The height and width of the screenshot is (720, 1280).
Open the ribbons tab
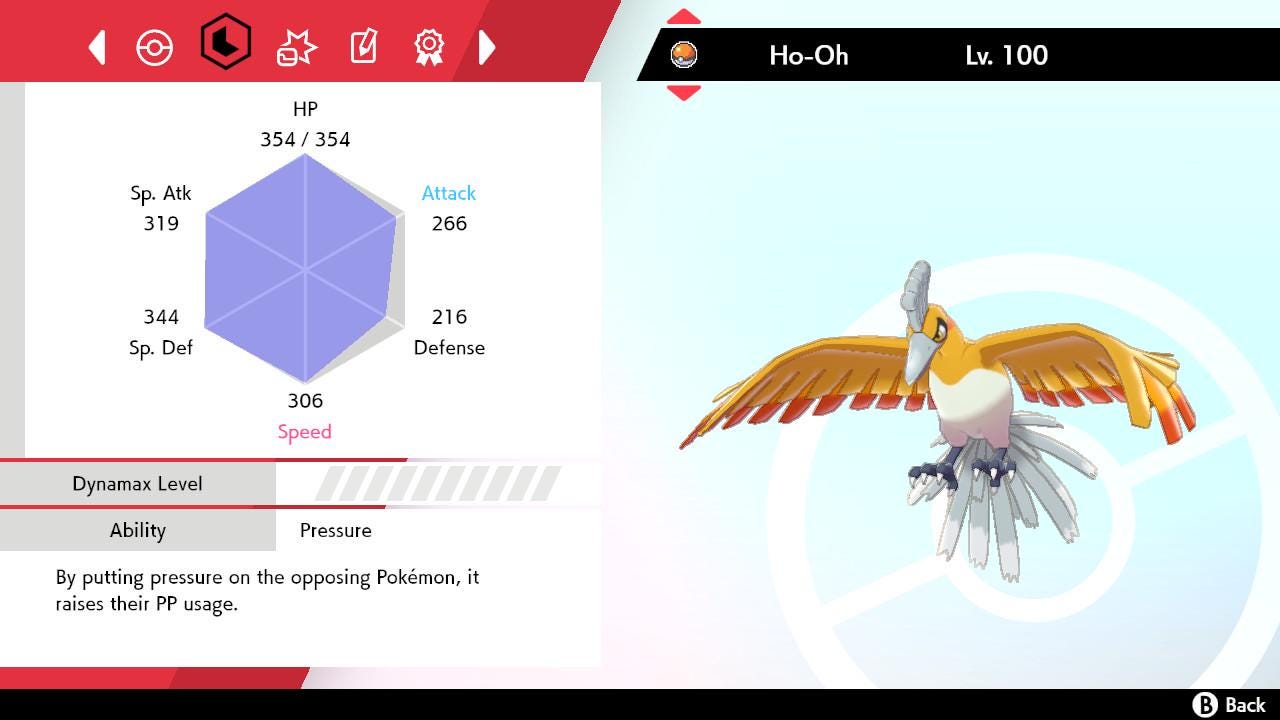[429, 46]
